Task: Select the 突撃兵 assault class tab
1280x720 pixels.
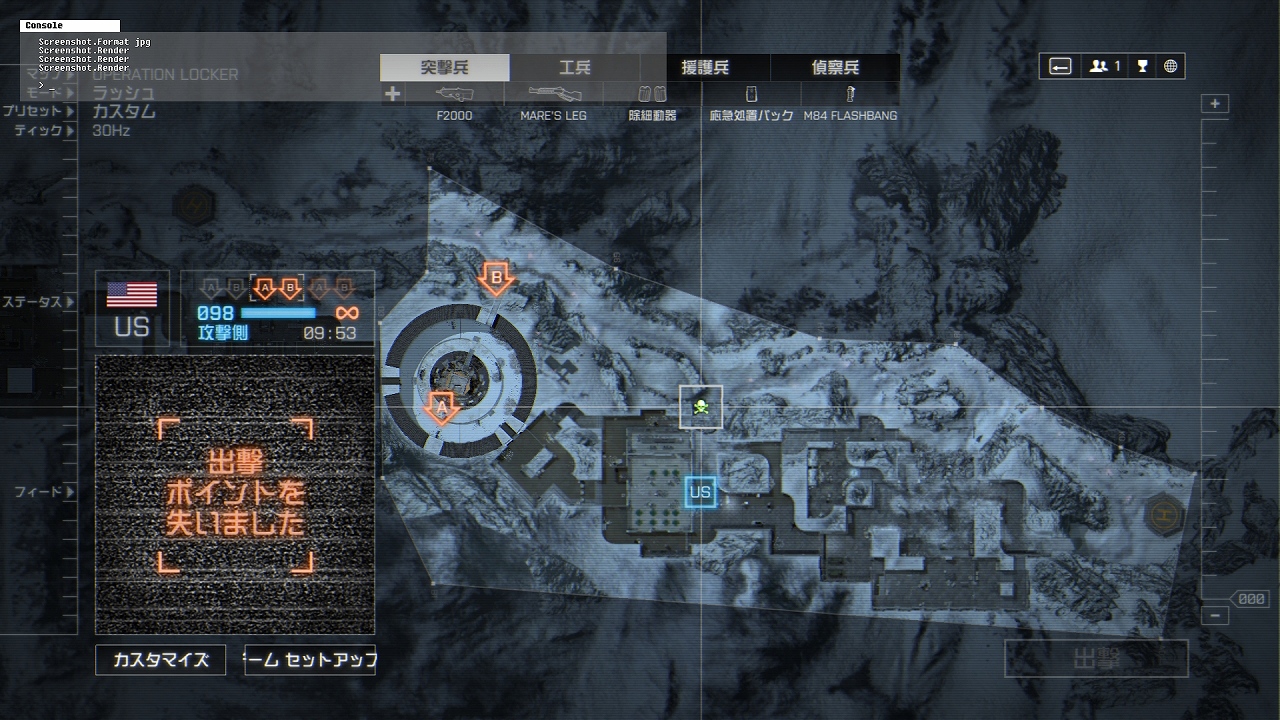Action: (x=445, y=68)
